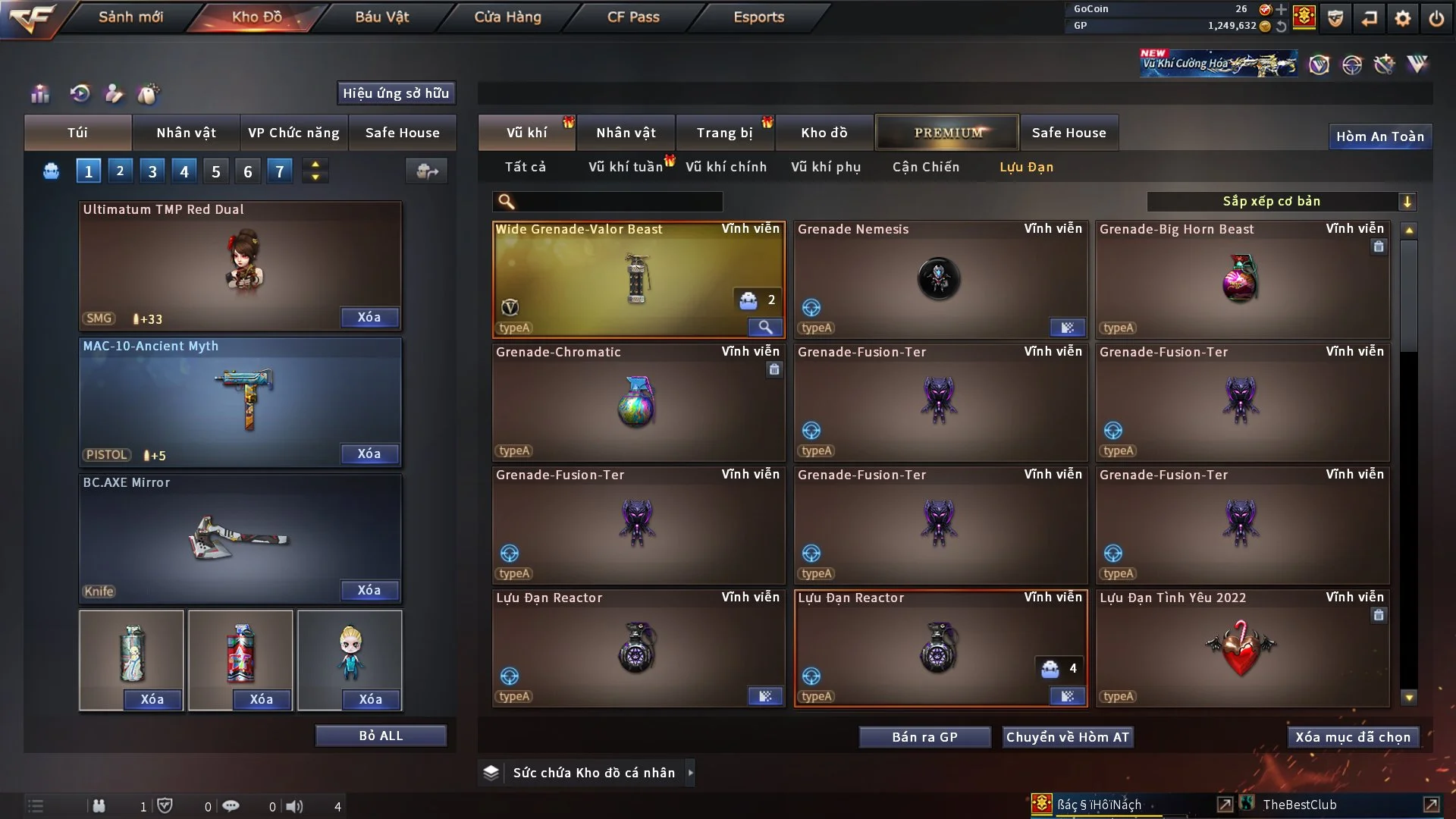1456x819 pixels.
Task: Open the Sắp xếp cơ bản sort dropdown
Action: tap(1280, 201)
